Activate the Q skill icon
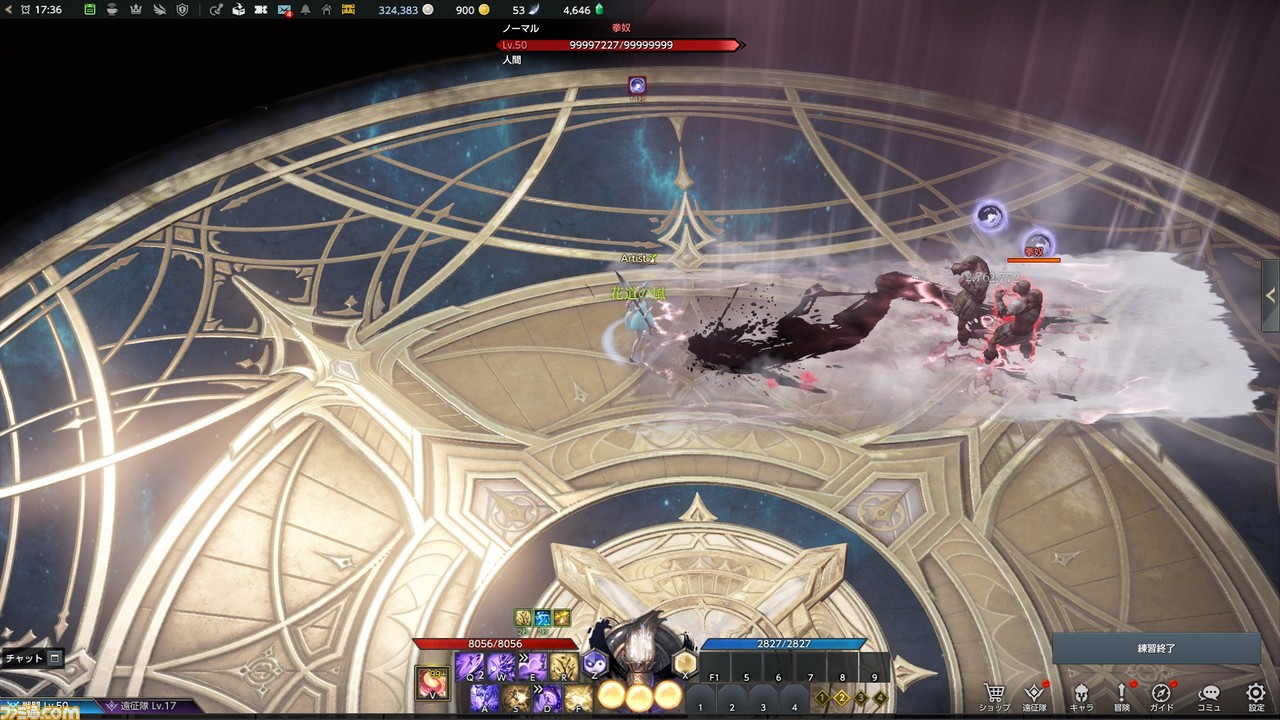The height and width of the screenshot is (720, 1280). click(x=470, y=667)
